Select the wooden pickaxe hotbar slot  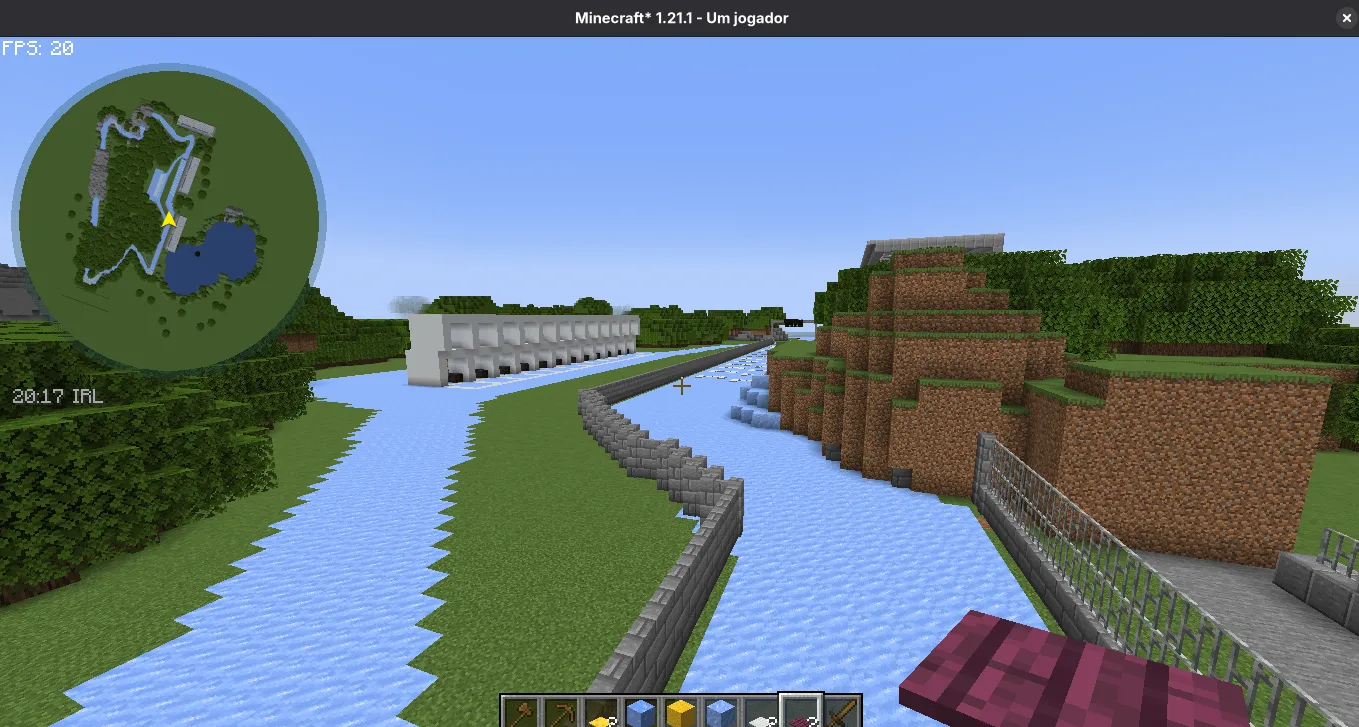click(562, 711)
